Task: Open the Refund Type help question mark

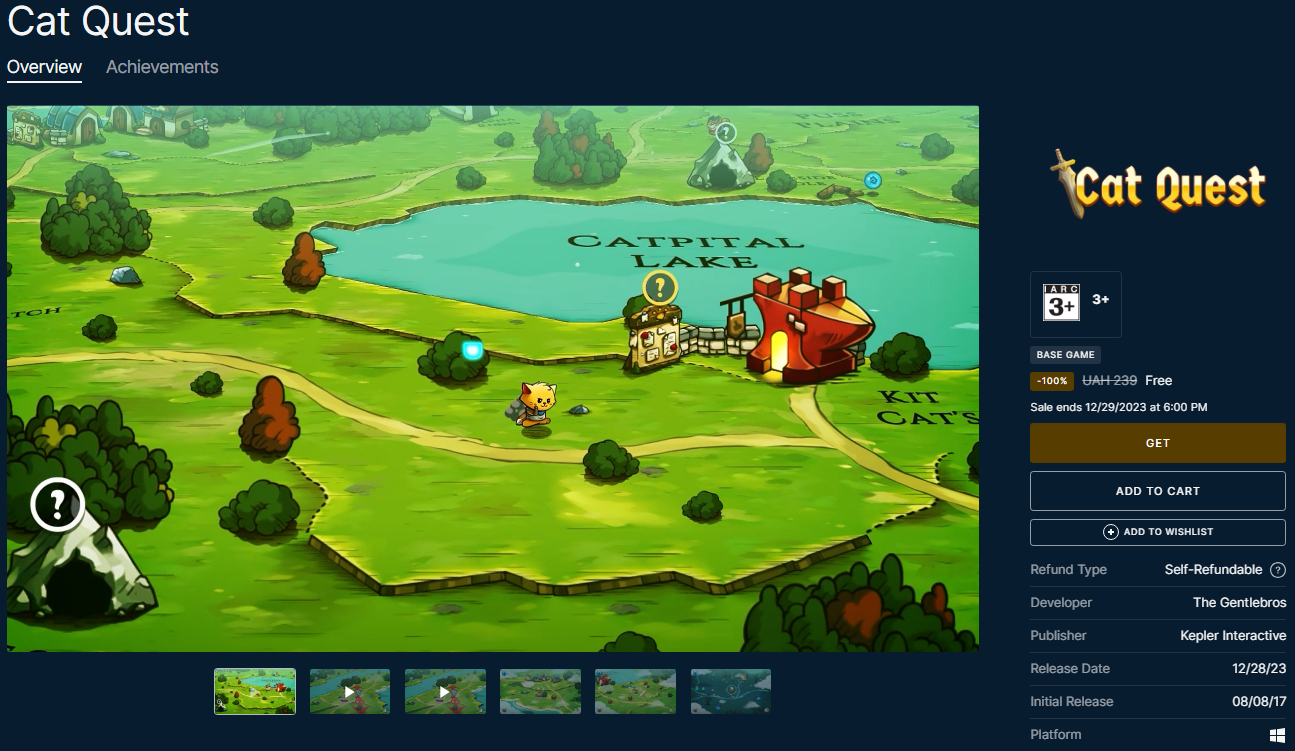Action: click(x=1278, y=569)
